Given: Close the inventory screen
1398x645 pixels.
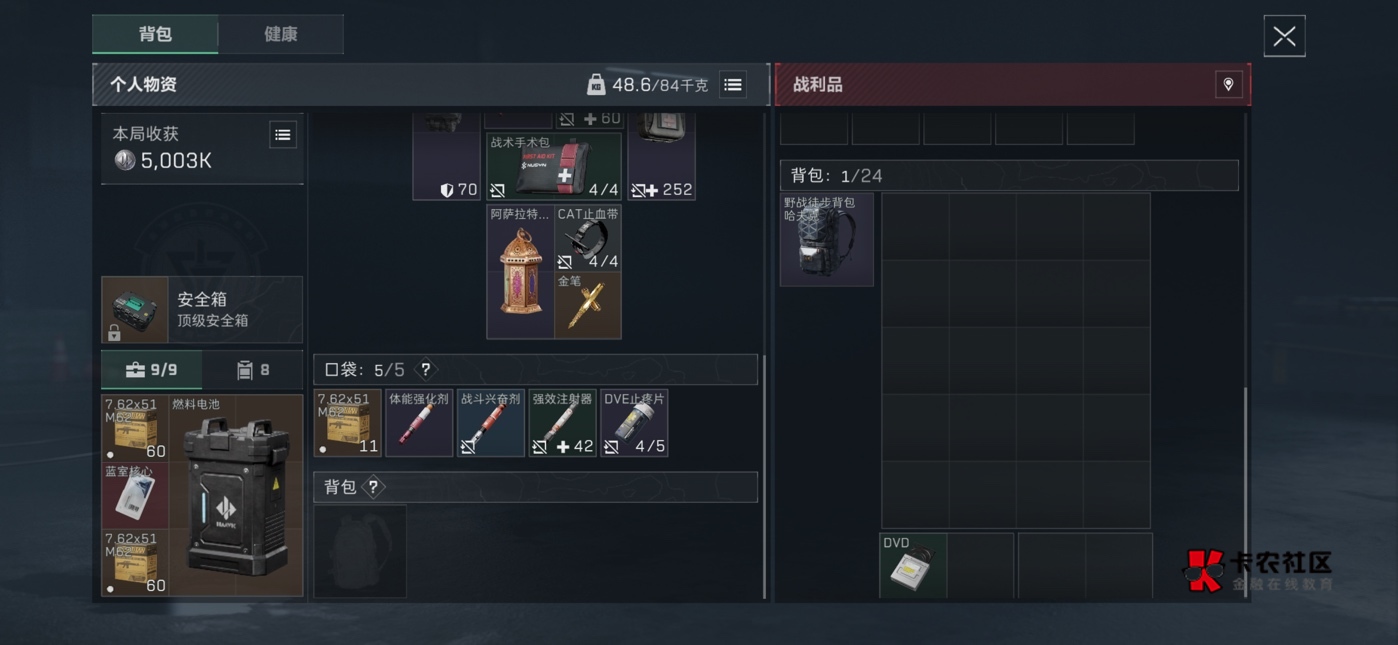Looking at the screenshot, I should click(1284, 37).
